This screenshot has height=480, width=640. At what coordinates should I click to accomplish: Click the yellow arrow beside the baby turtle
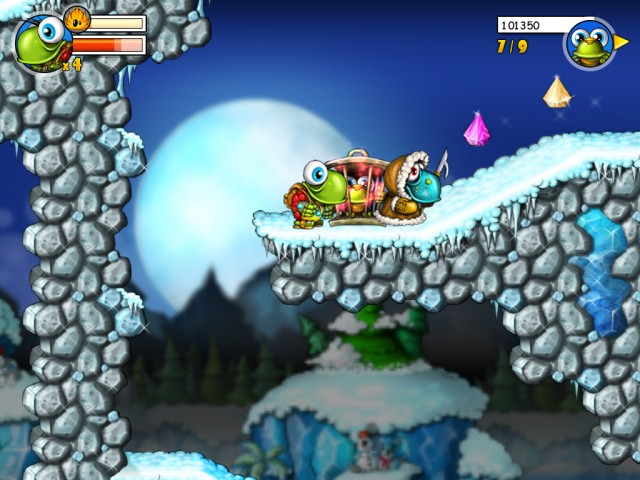(x=622, y=42)
